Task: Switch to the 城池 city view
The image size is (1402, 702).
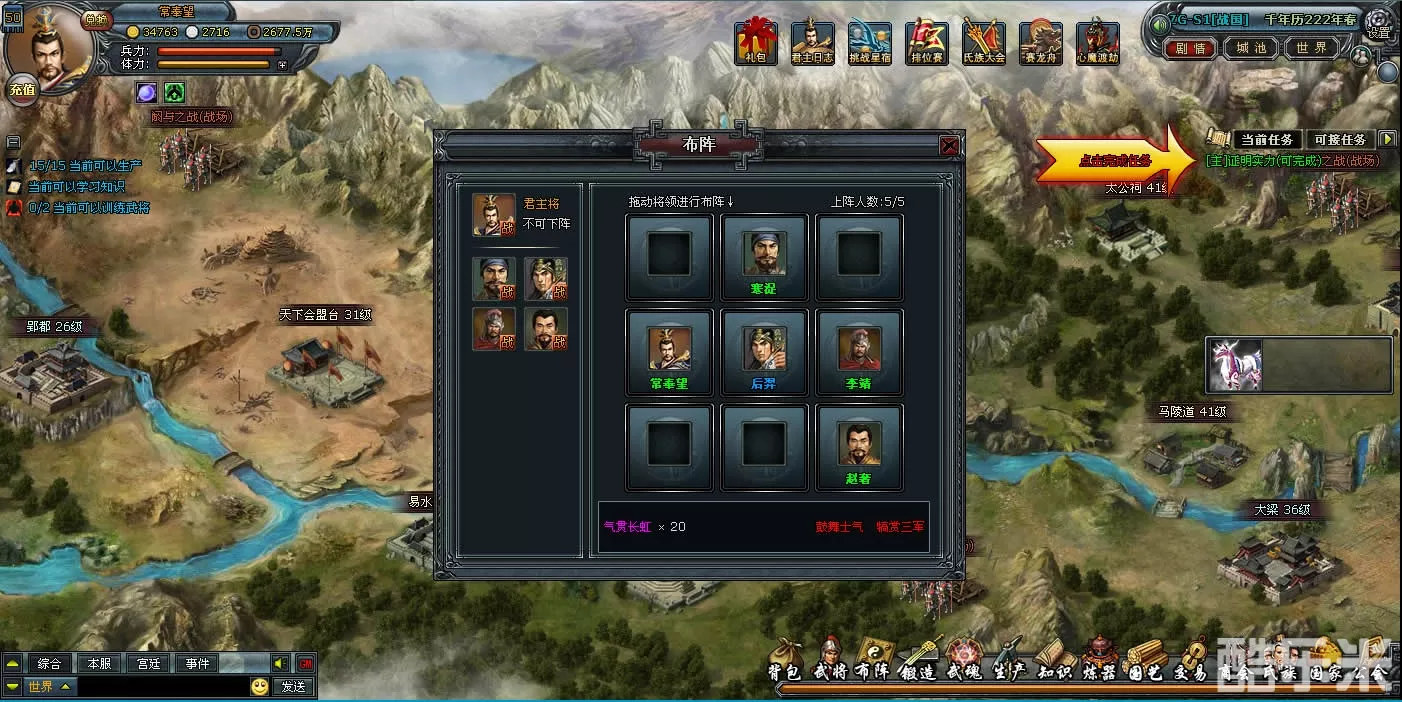Action: click(1251, 48)
